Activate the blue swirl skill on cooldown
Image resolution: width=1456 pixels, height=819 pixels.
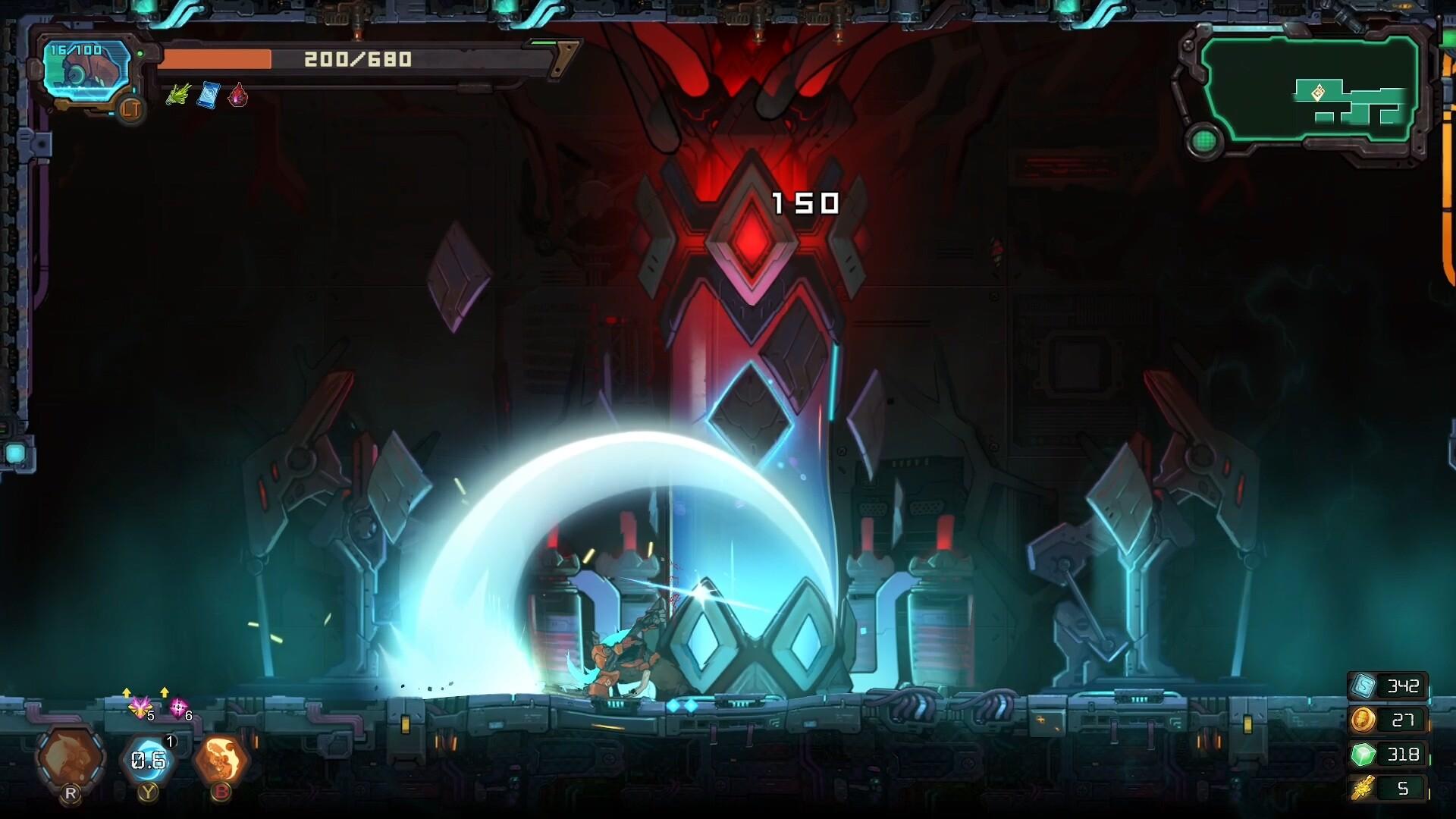147,759
